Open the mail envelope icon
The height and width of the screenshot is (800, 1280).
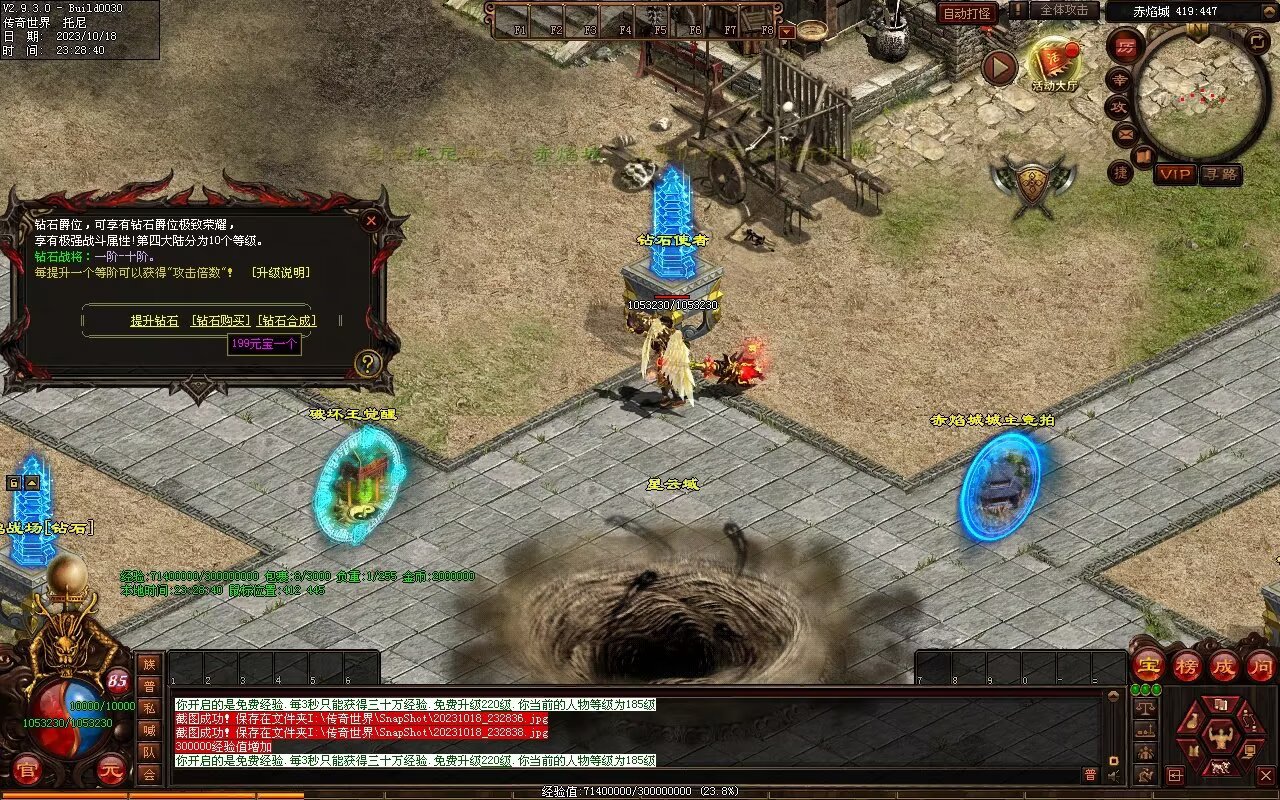click(1125, 133)
